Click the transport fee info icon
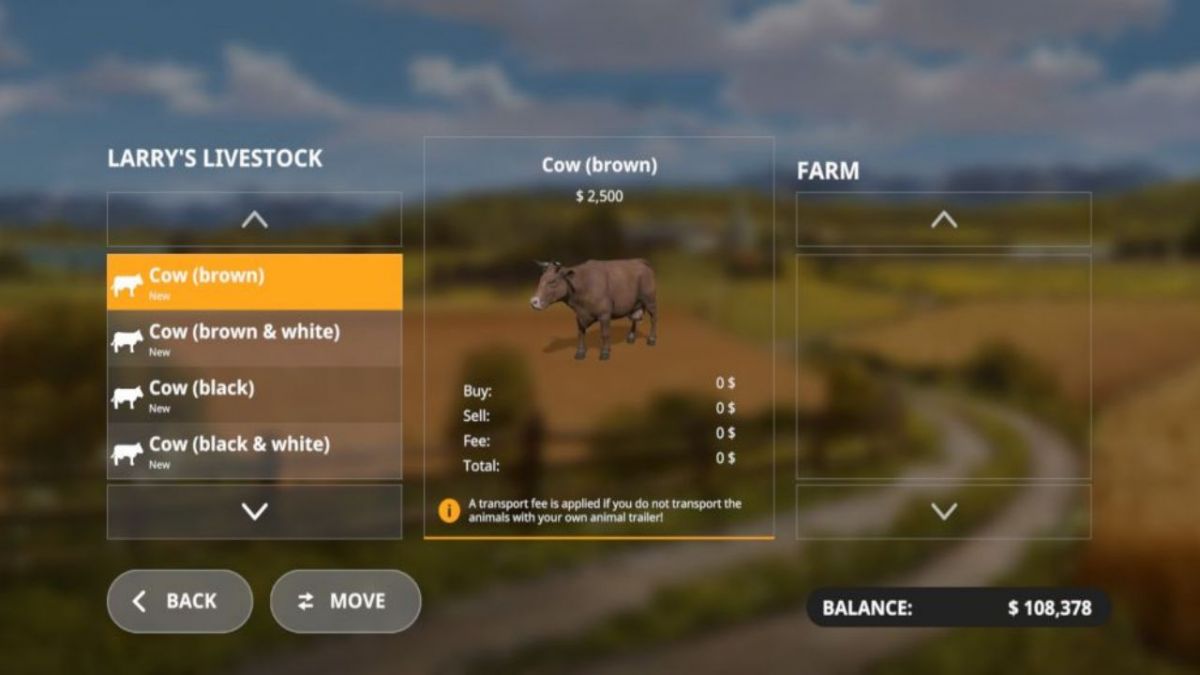Image resolution: width=1200 pixels, height=675 pixels. click(449, 510)
